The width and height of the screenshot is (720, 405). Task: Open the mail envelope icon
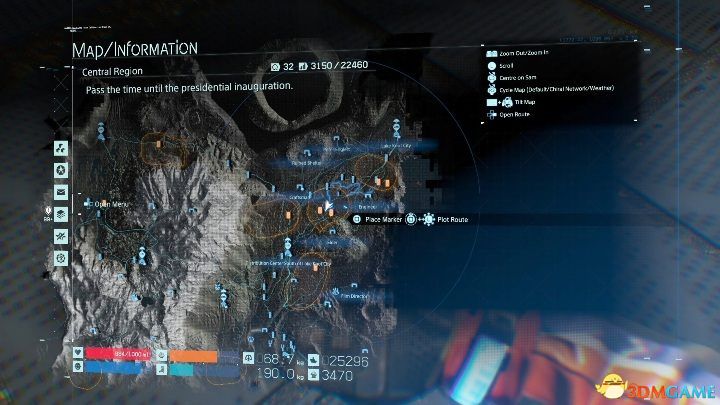61,192
